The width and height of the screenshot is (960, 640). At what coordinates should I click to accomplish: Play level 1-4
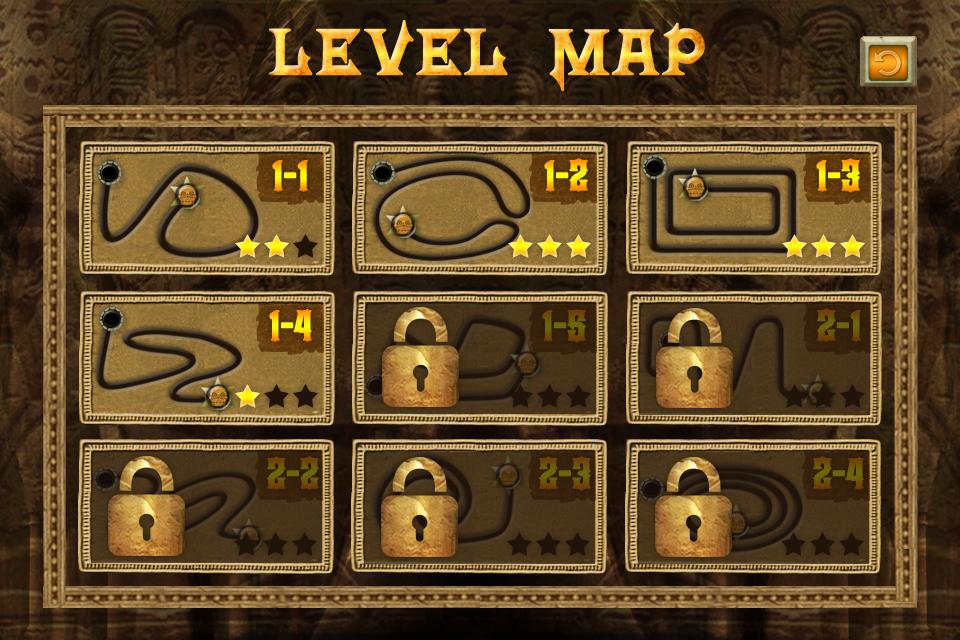206,357
